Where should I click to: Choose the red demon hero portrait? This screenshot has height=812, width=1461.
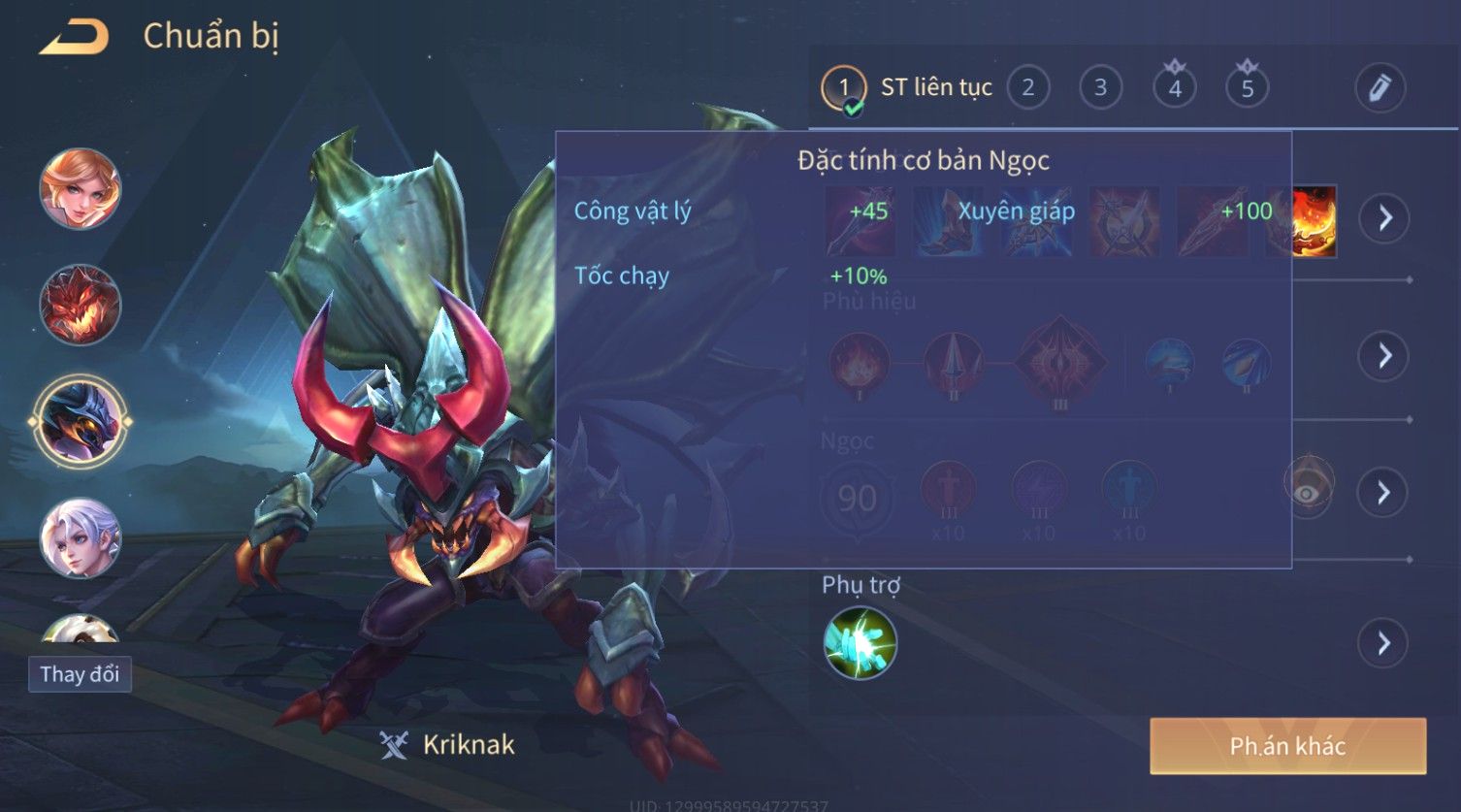(81, 305)
